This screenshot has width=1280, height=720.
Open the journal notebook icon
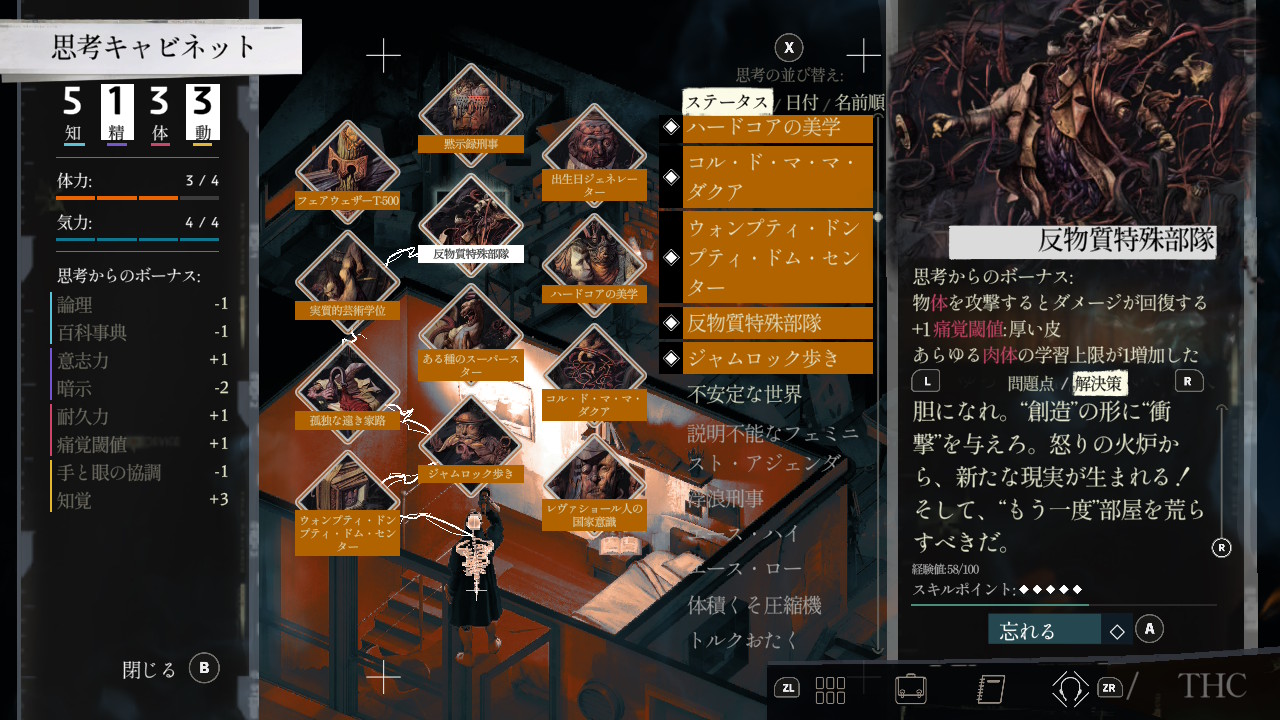point(988,688)
